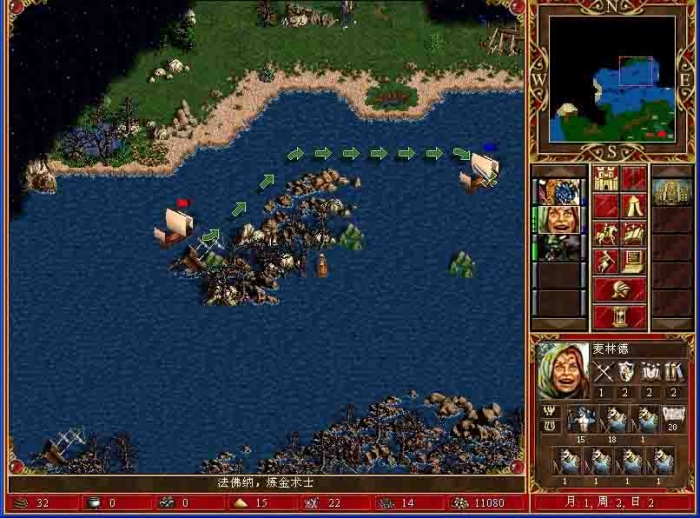Open system options via the computer icon

[x=634, y=262]
